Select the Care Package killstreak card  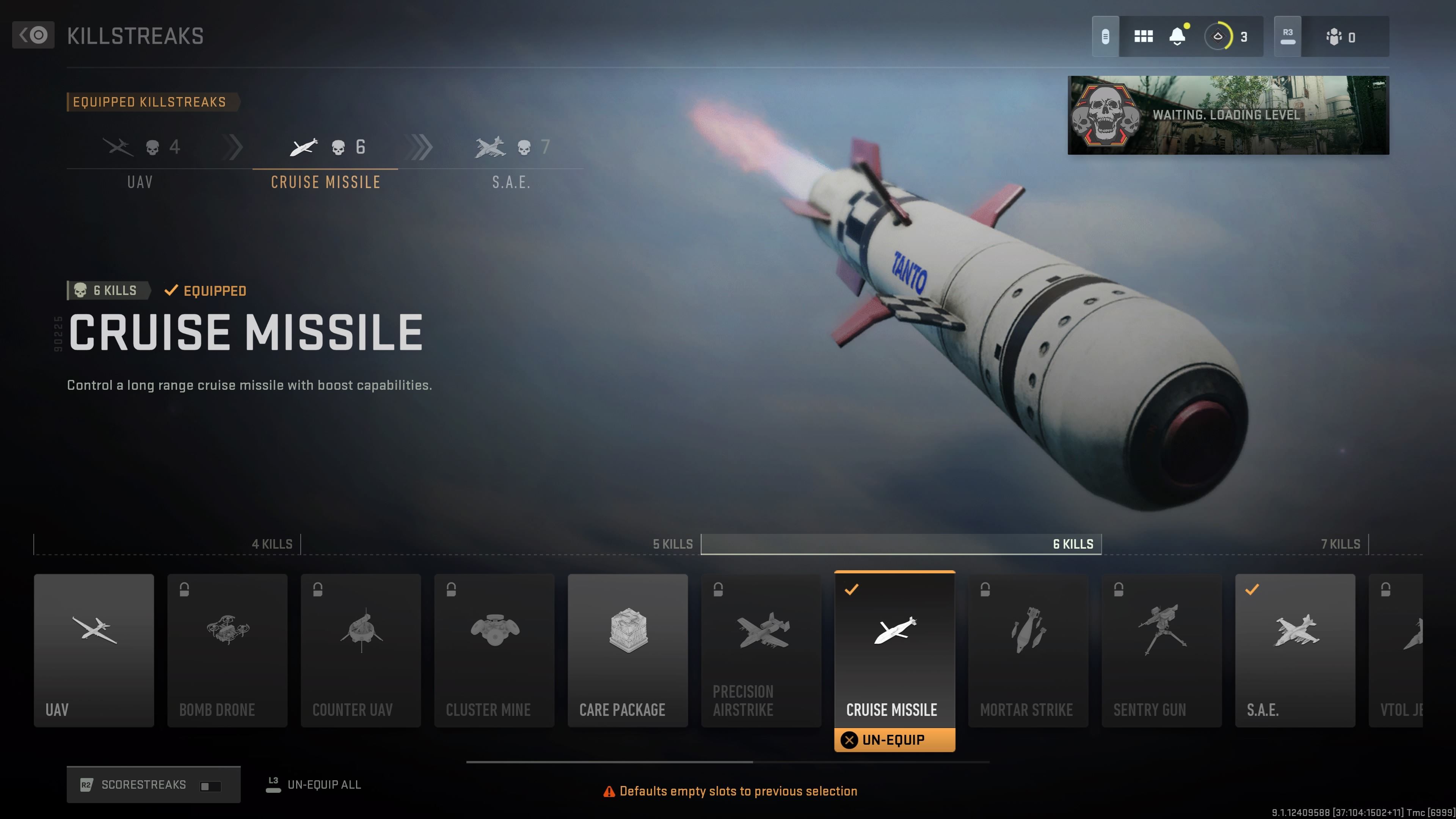coord(628,650)
